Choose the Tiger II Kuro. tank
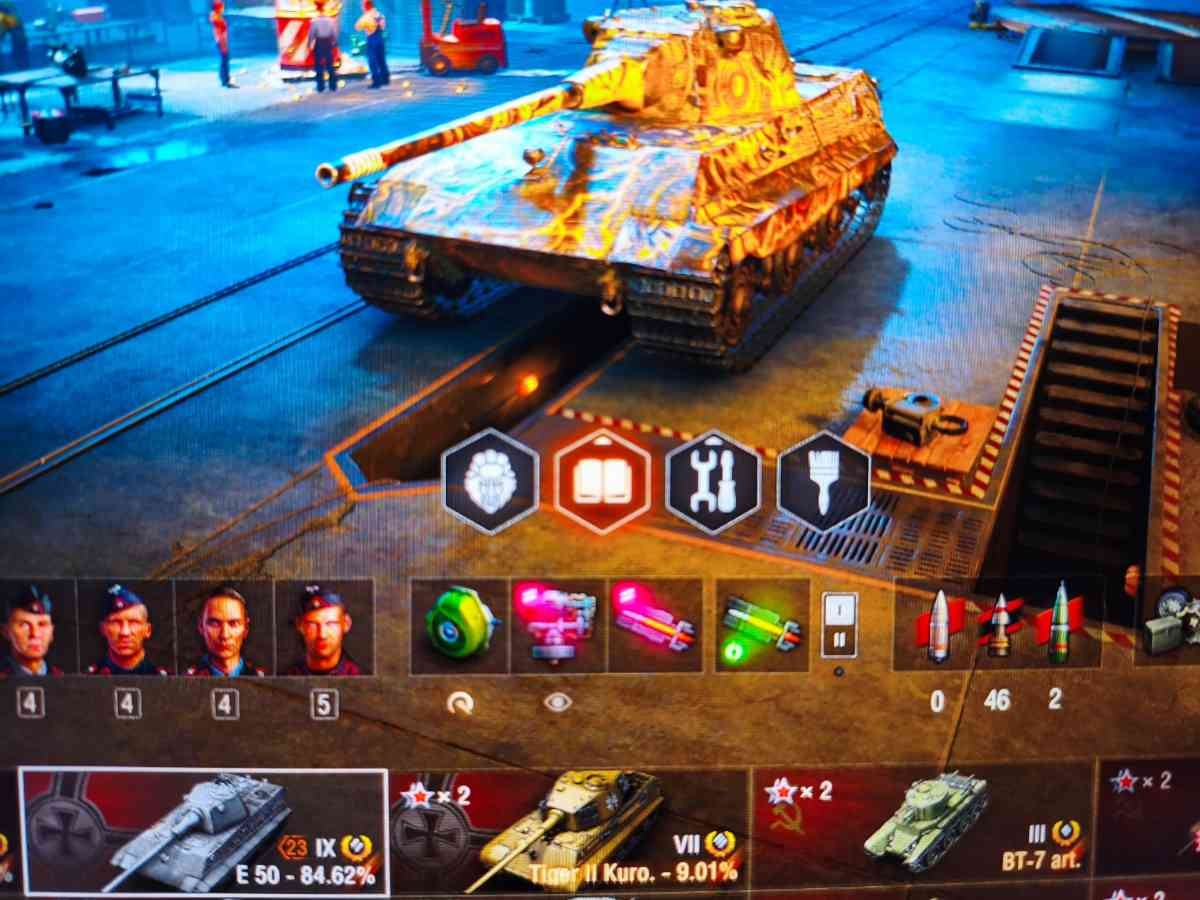Screen dimensions: 1200x900 (569, 831)
